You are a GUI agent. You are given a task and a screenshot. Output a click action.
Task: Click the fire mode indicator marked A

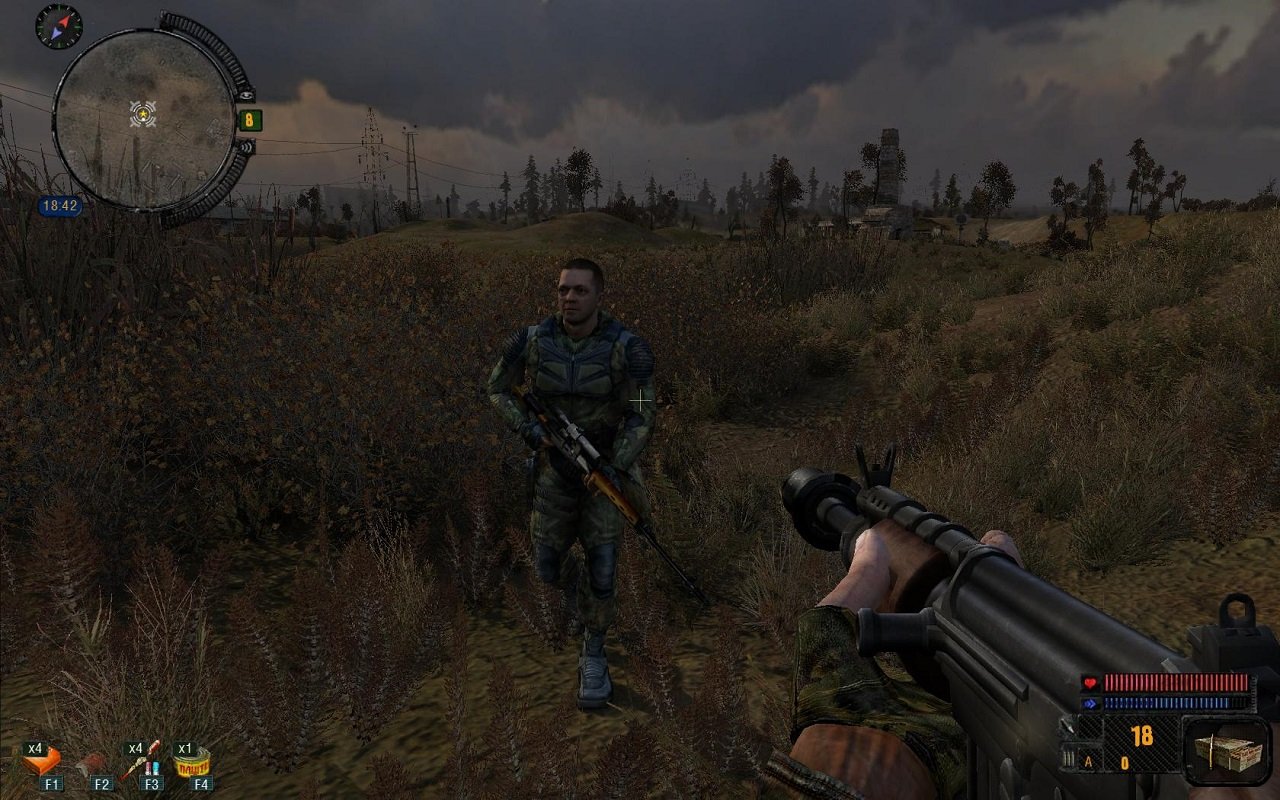click(1086, 762)
